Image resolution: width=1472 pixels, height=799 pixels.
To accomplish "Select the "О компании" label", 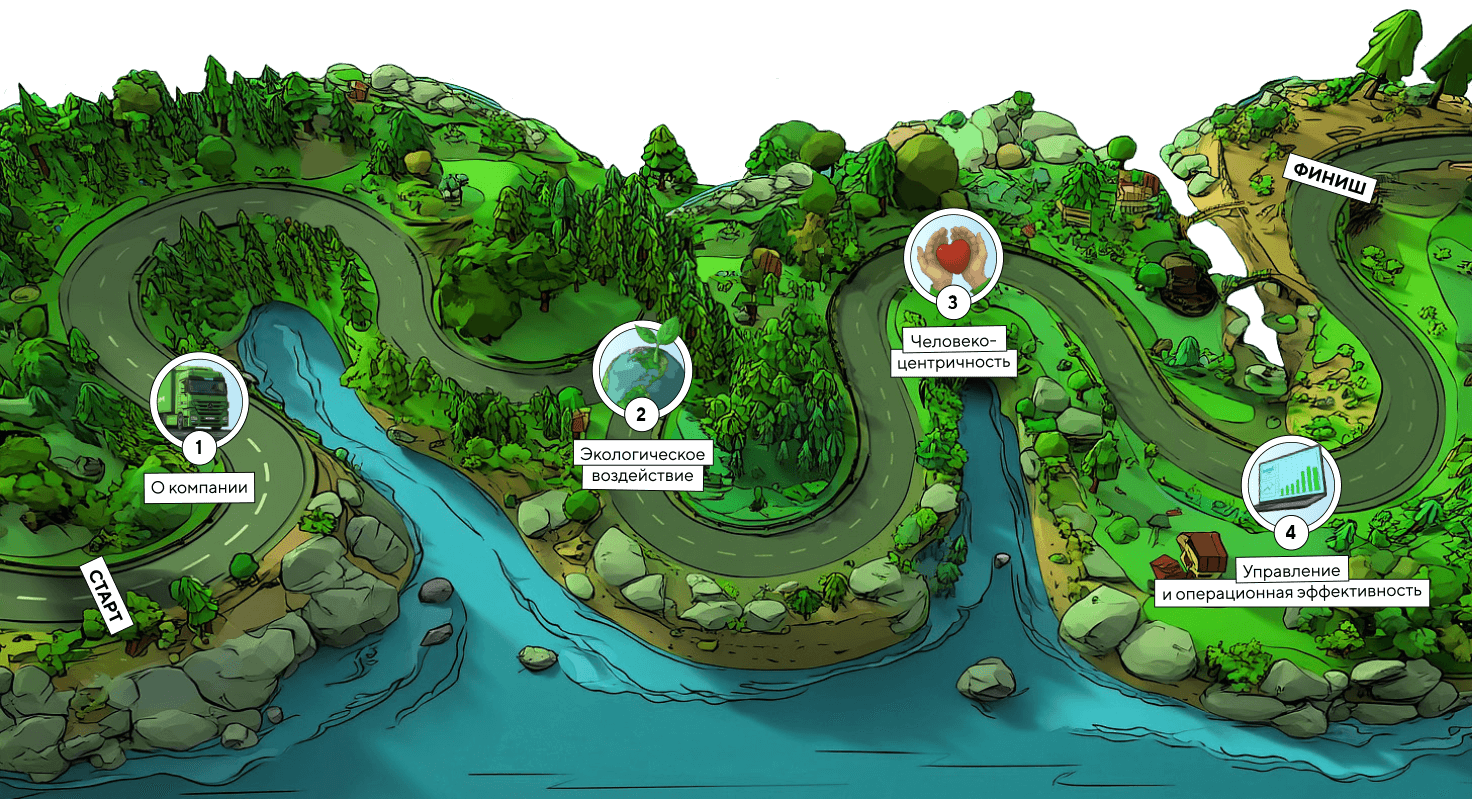I will pyautogui.click(x=197, y=487).
